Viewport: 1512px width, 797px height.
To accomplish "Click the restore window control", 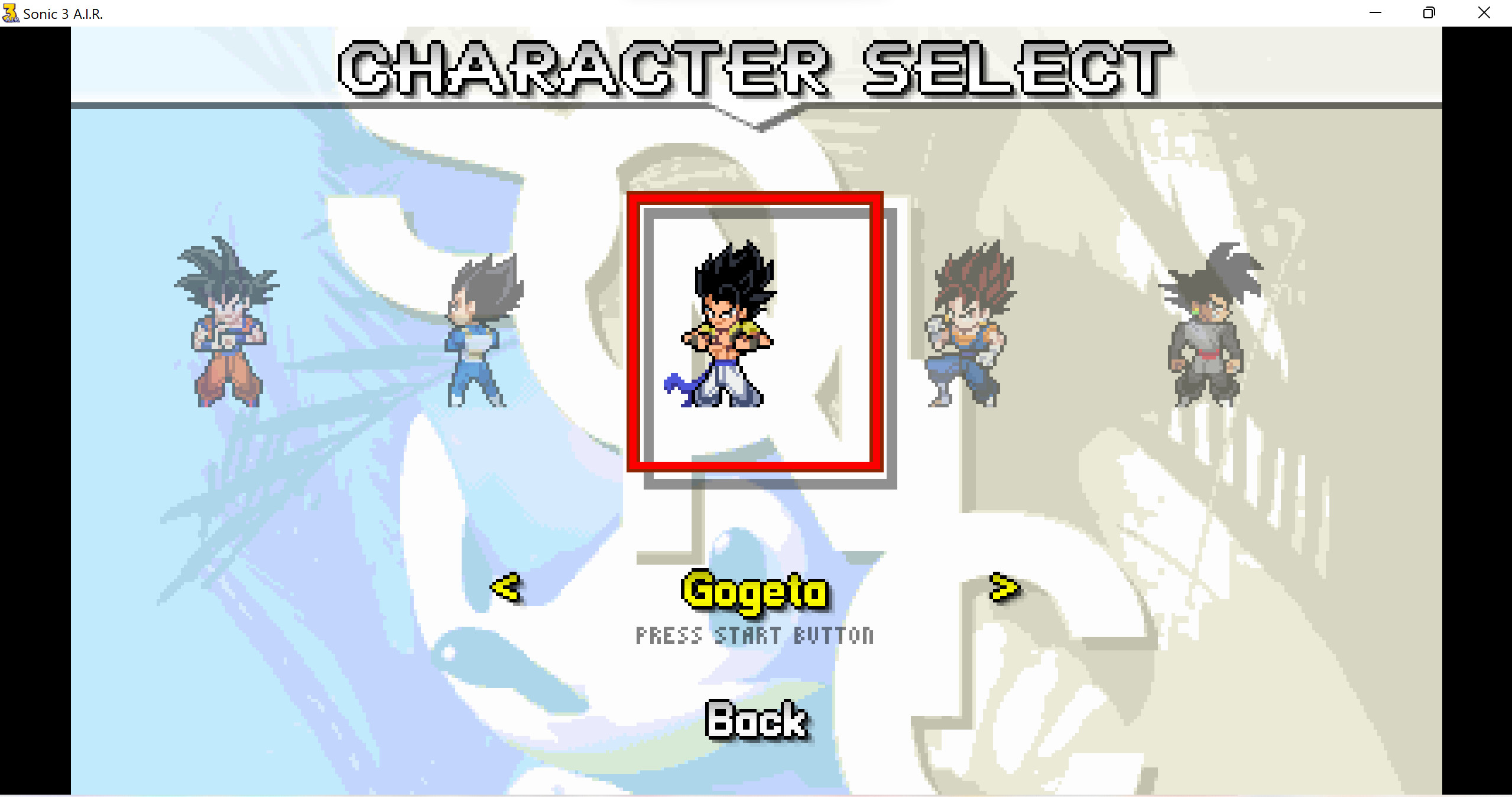I will pyautogui.click(x=1430, y=12).
